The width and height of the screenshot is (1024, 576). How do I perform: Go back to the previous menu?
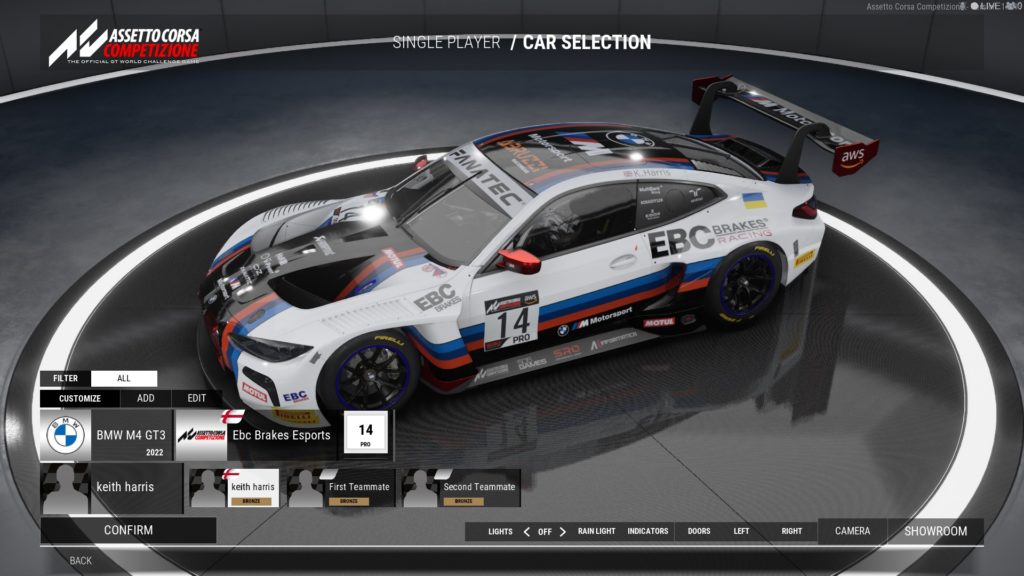point(81,561)
